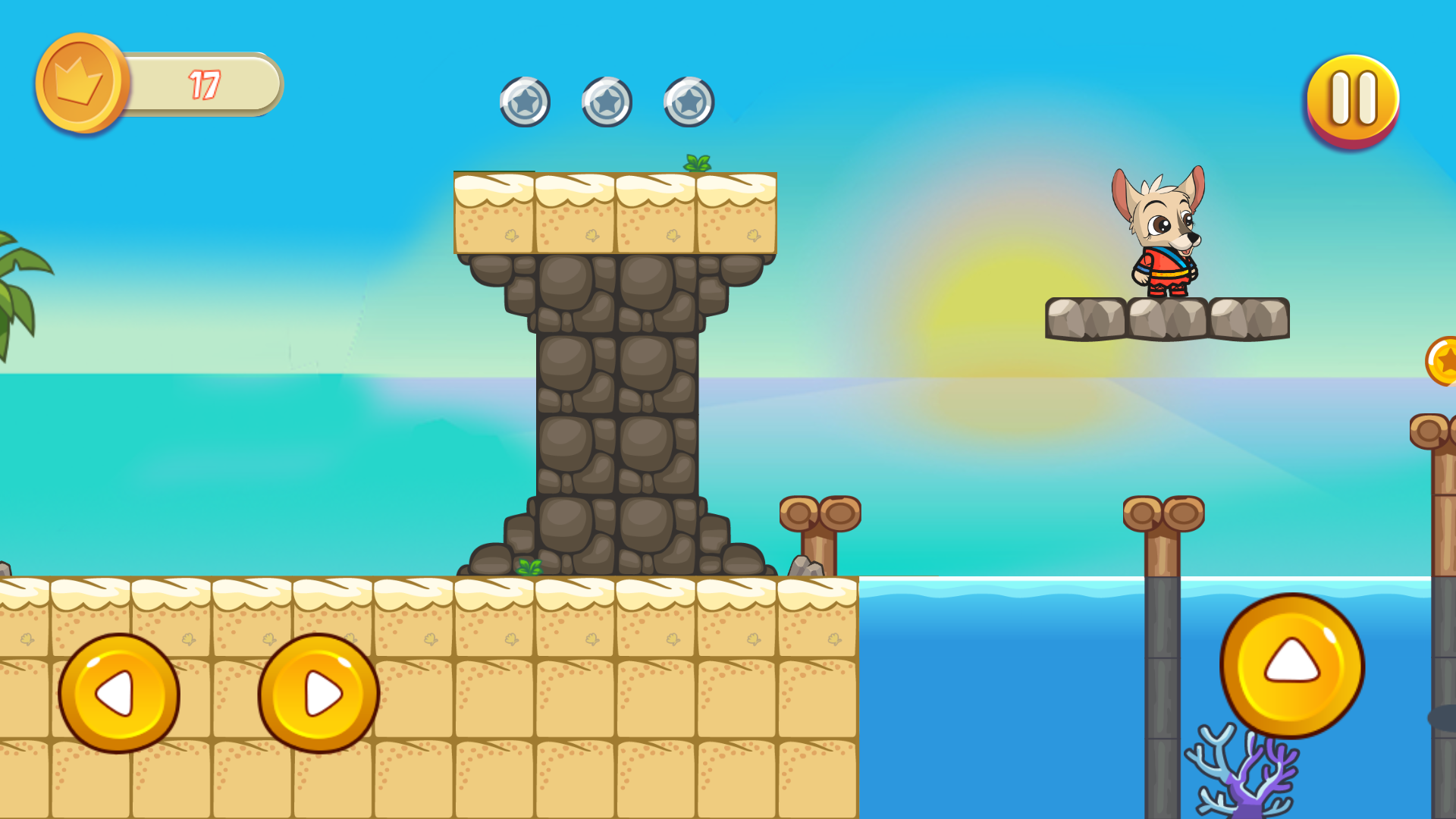Collect the first silver star coin
Screen dimensions: 1456x819
pyautogui.click(x=525, y=101)
